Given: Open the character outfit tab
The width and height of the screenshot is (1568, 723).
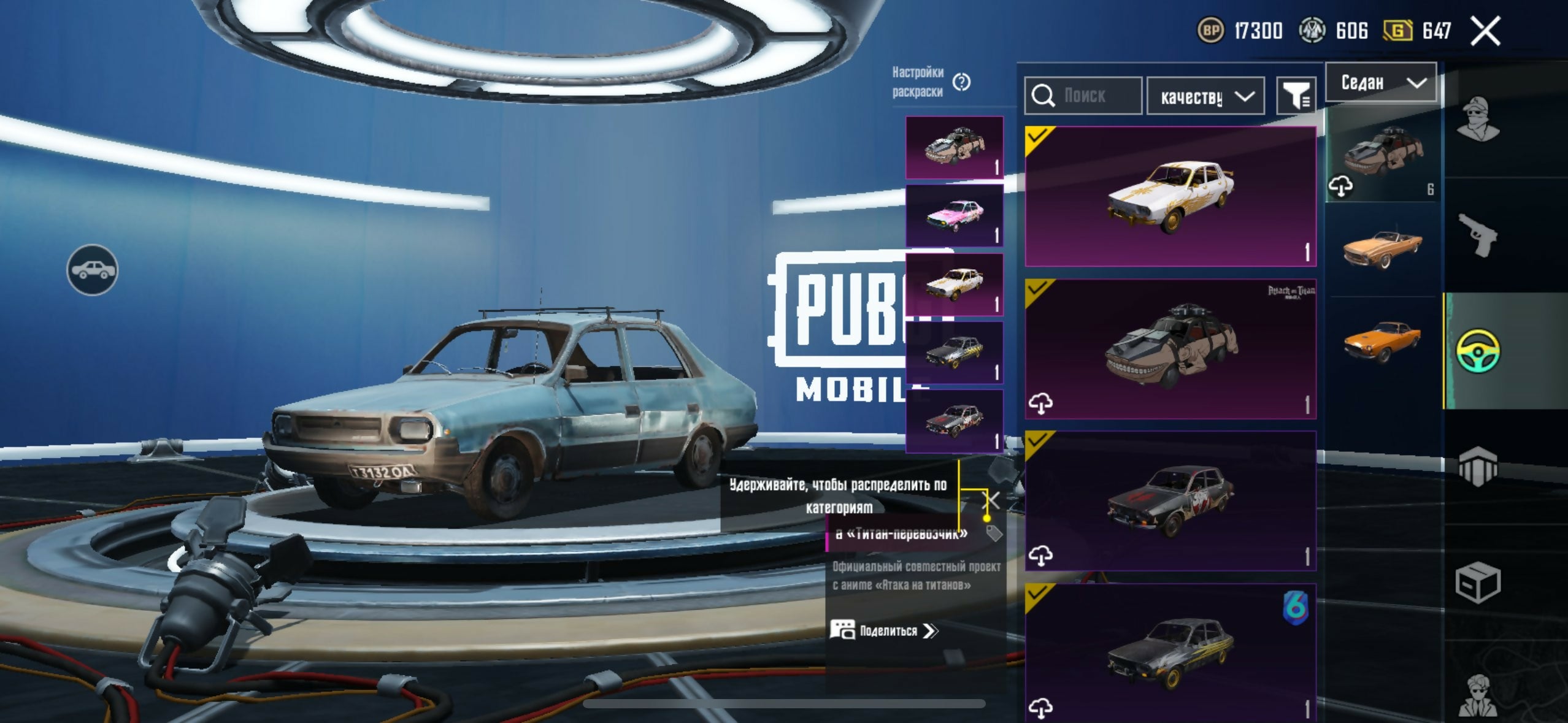Looking at the screenshot, I should click(1477, 119).
